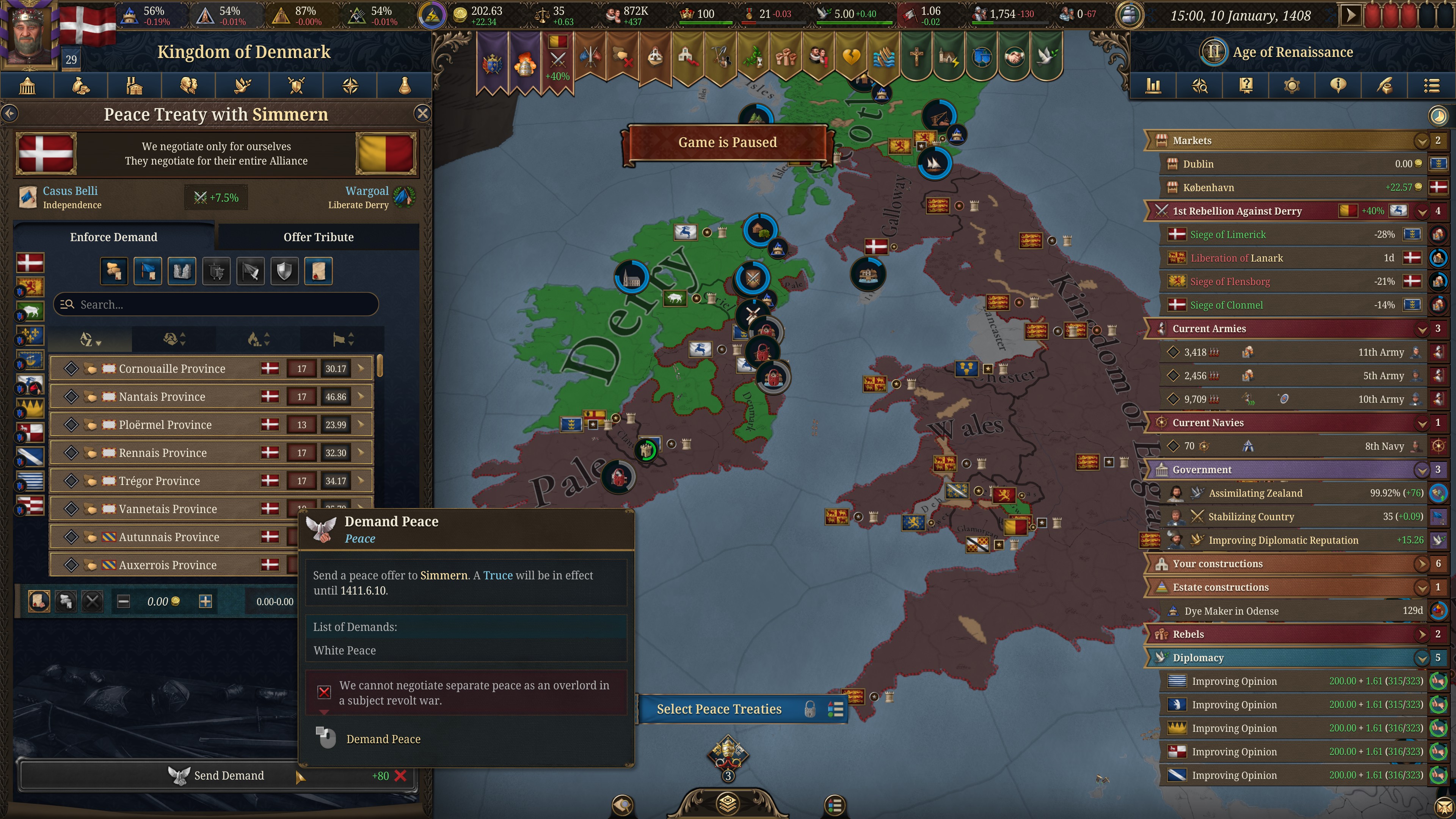This screenshot has height=819, width=1456.
Task: Open the encyclopedia via the question-mark book icon
Action: pos(1246,86)
